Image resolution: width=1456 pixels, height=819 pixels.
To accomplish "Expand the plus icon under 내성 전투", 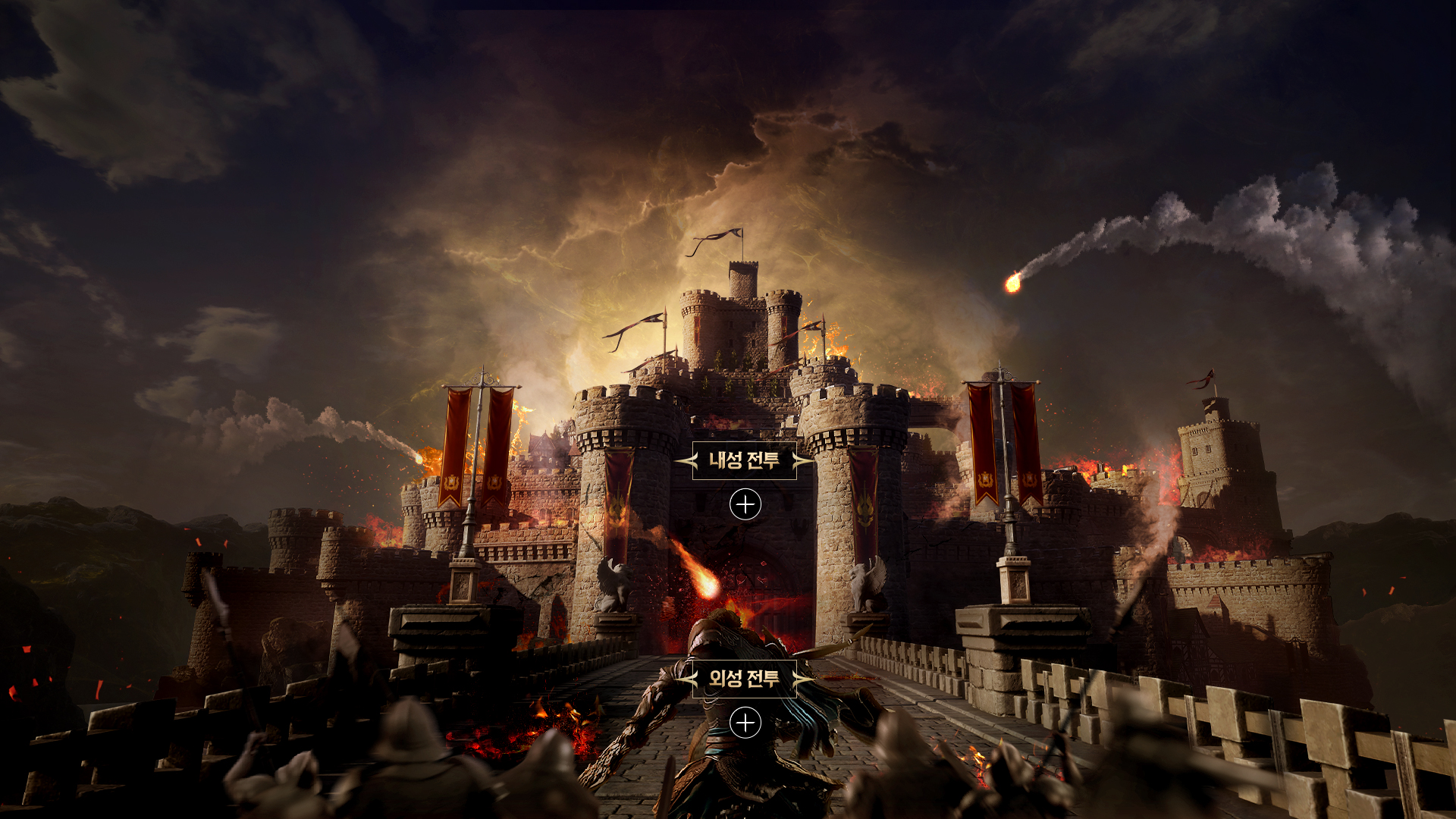I will 745,504.
